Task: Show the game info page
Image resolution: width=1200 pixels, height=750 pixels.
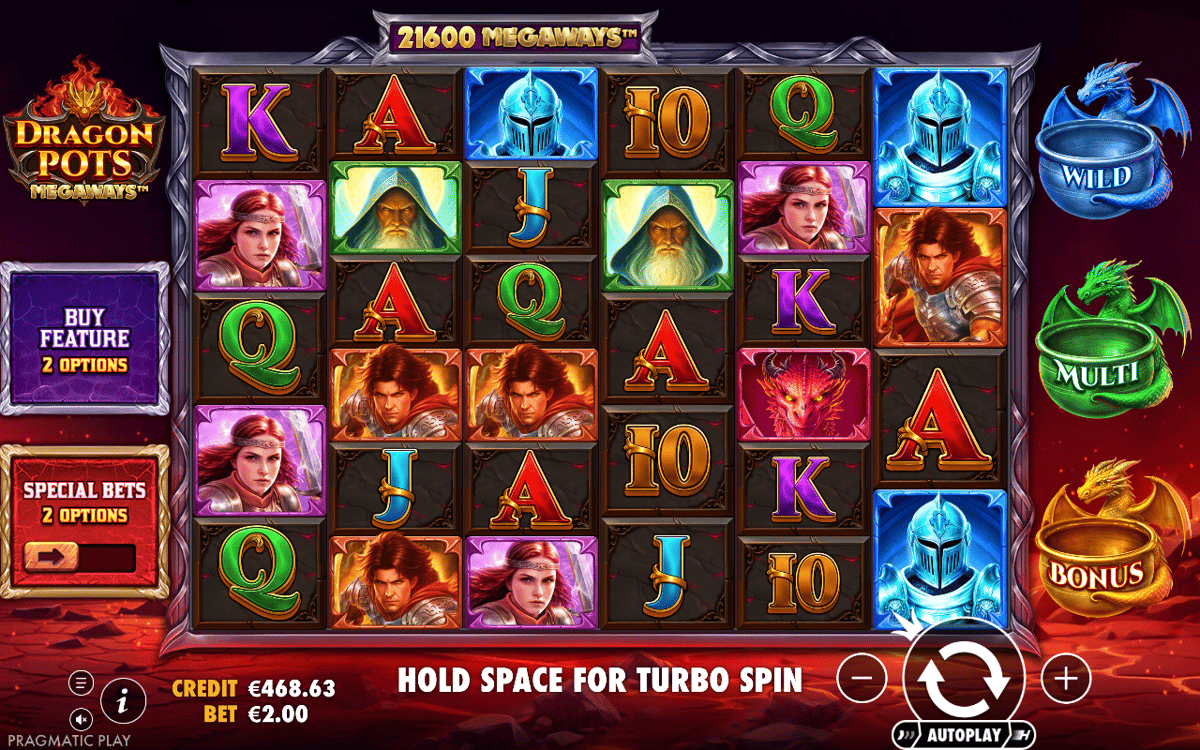Action: (124, 700)
